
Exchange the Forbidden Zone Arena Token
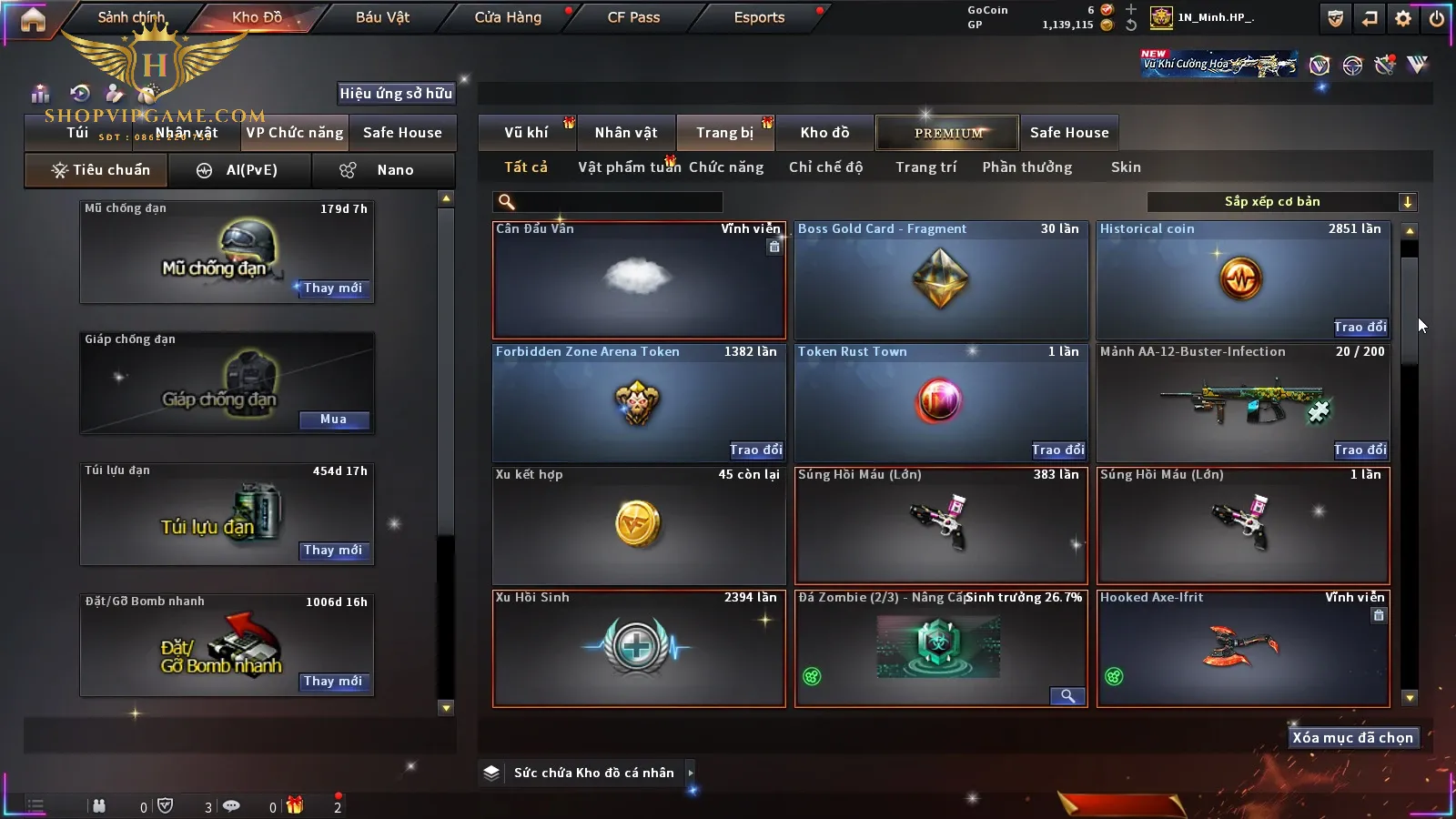[x=755, y=450]
